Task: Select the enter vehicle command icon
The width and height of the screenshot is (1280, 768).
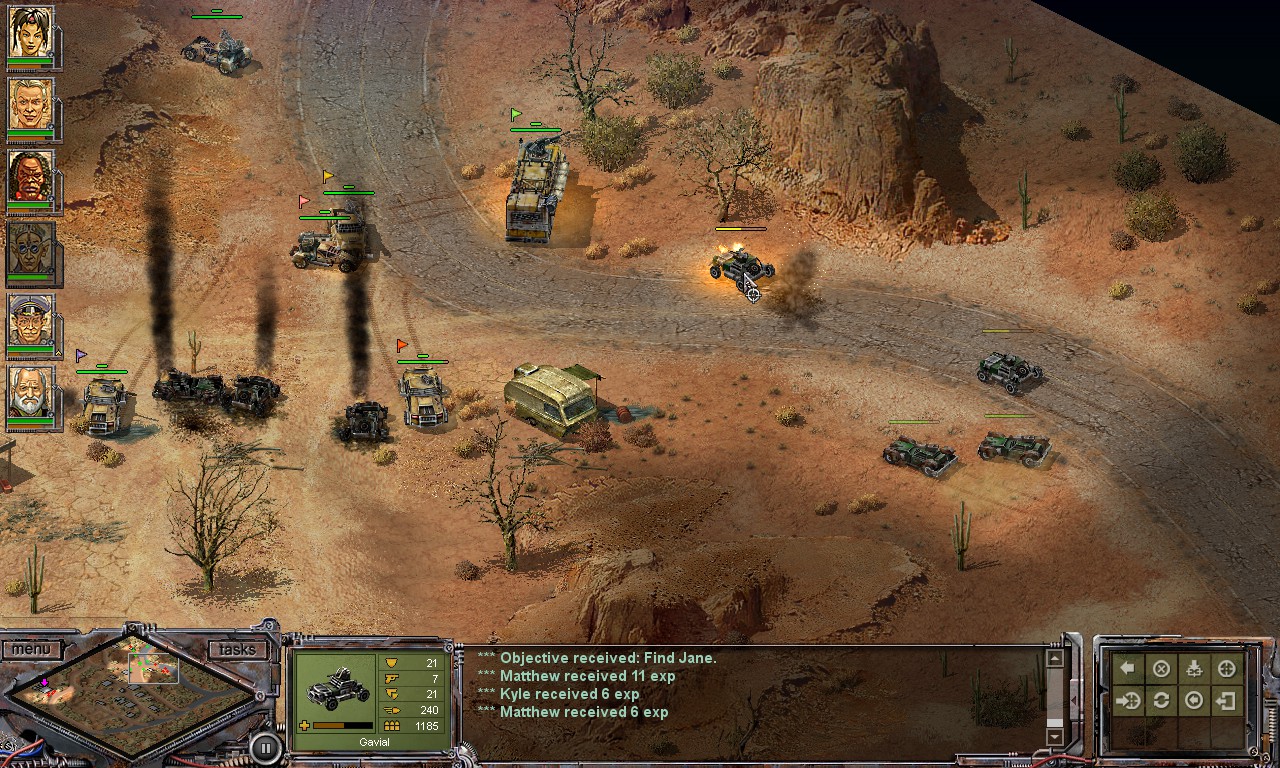Action: (1126, 700)
